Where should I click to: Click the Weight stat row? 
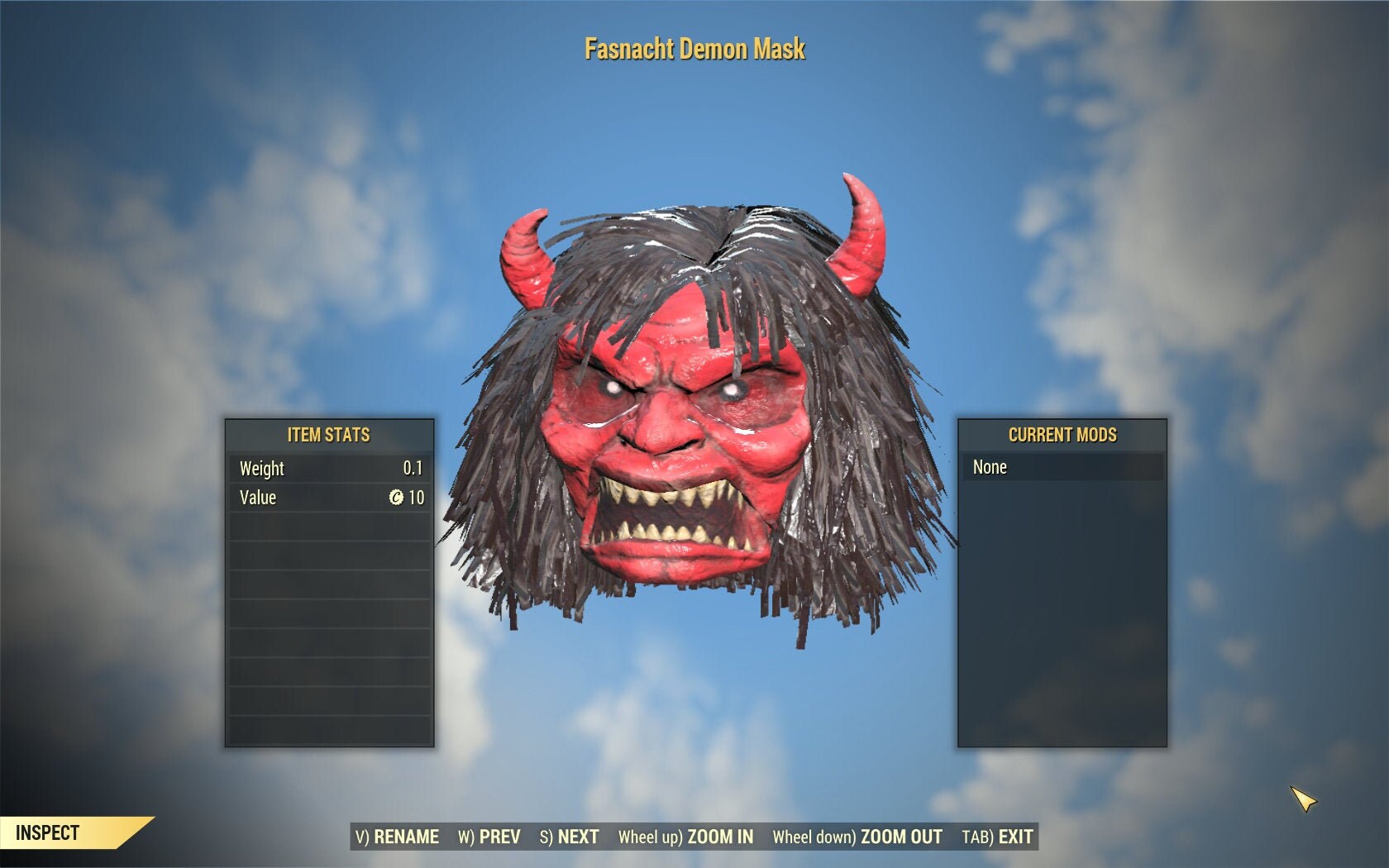pos(328,469)
